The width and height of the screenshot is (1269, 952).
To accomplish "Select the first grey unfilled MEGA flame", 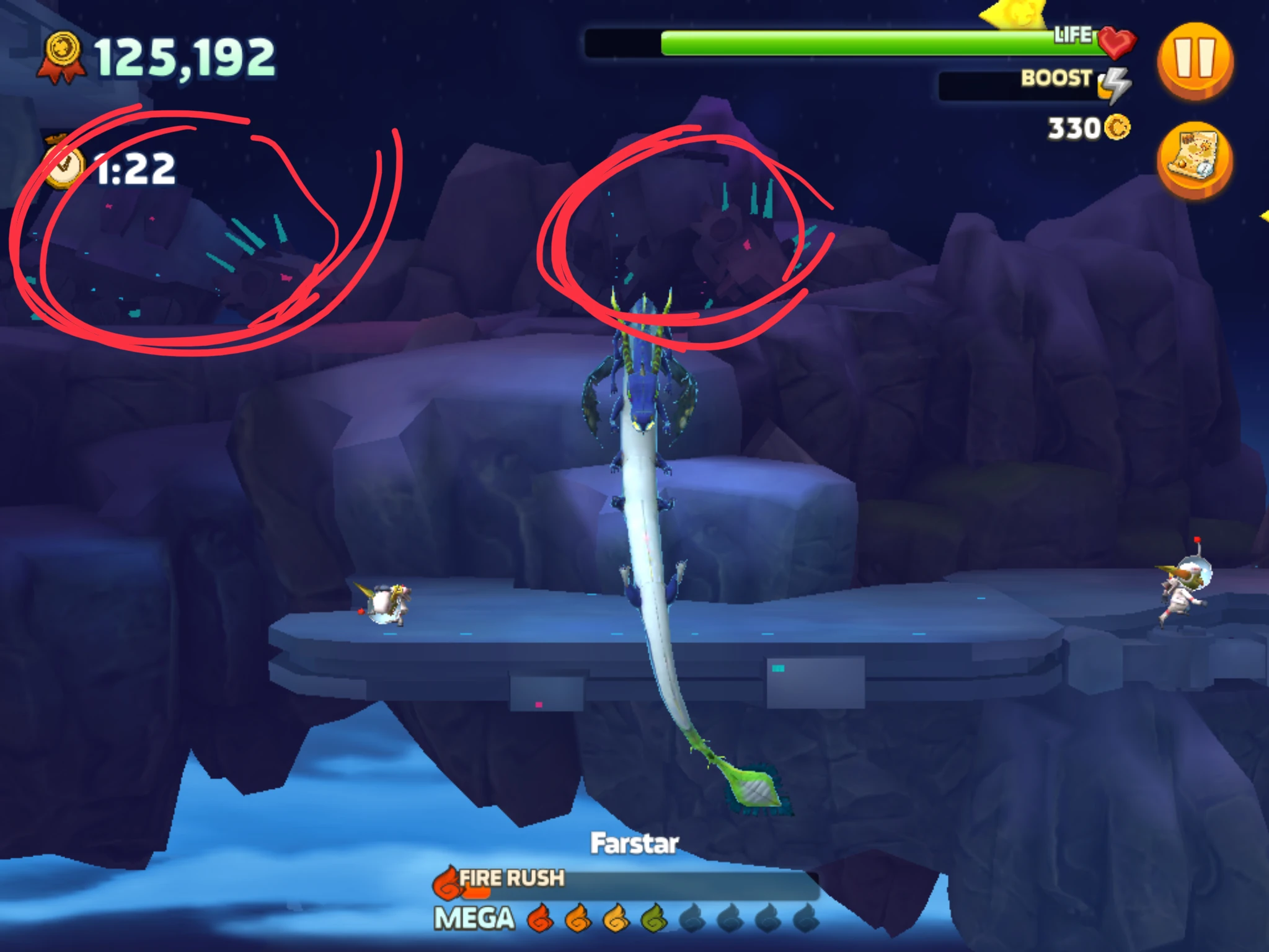I will (694, 918).
